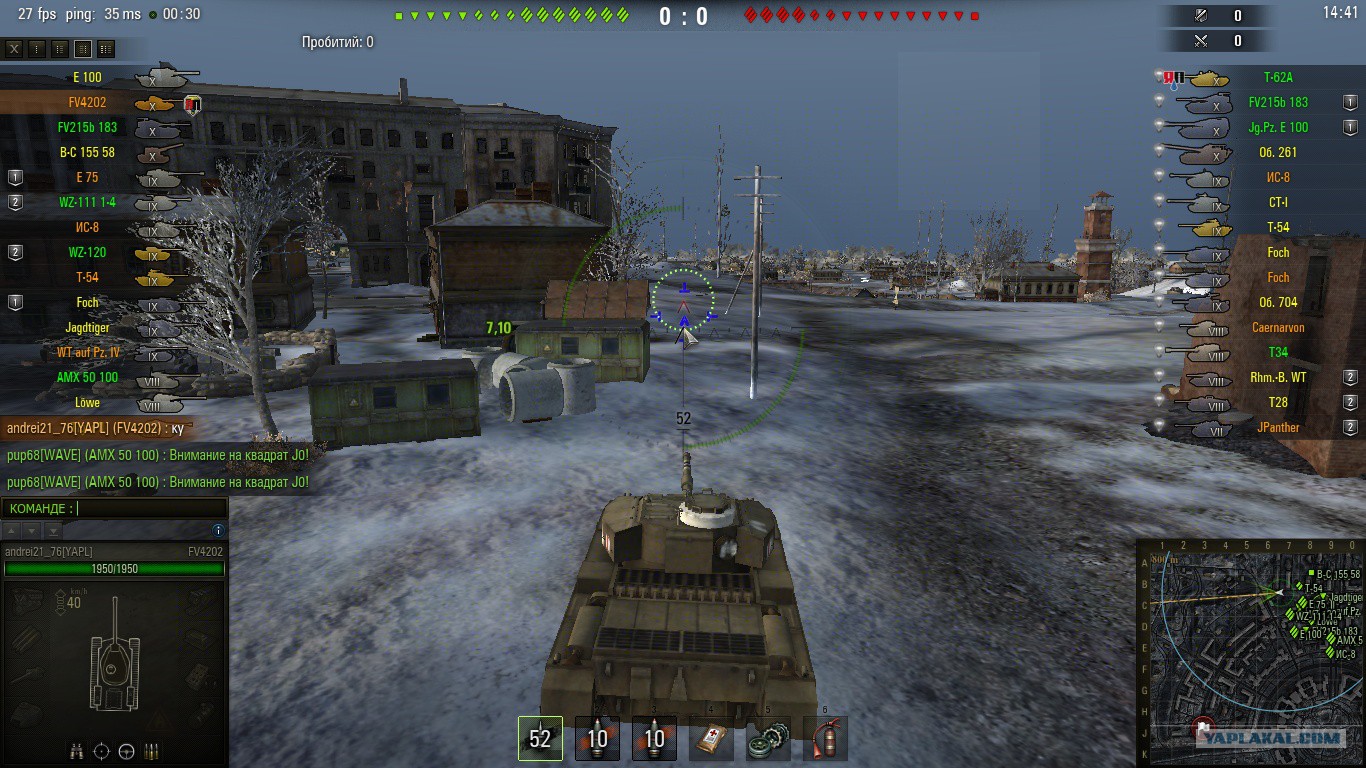
Task: Activate the repair kit gears consumable
Action: point(768,739)
